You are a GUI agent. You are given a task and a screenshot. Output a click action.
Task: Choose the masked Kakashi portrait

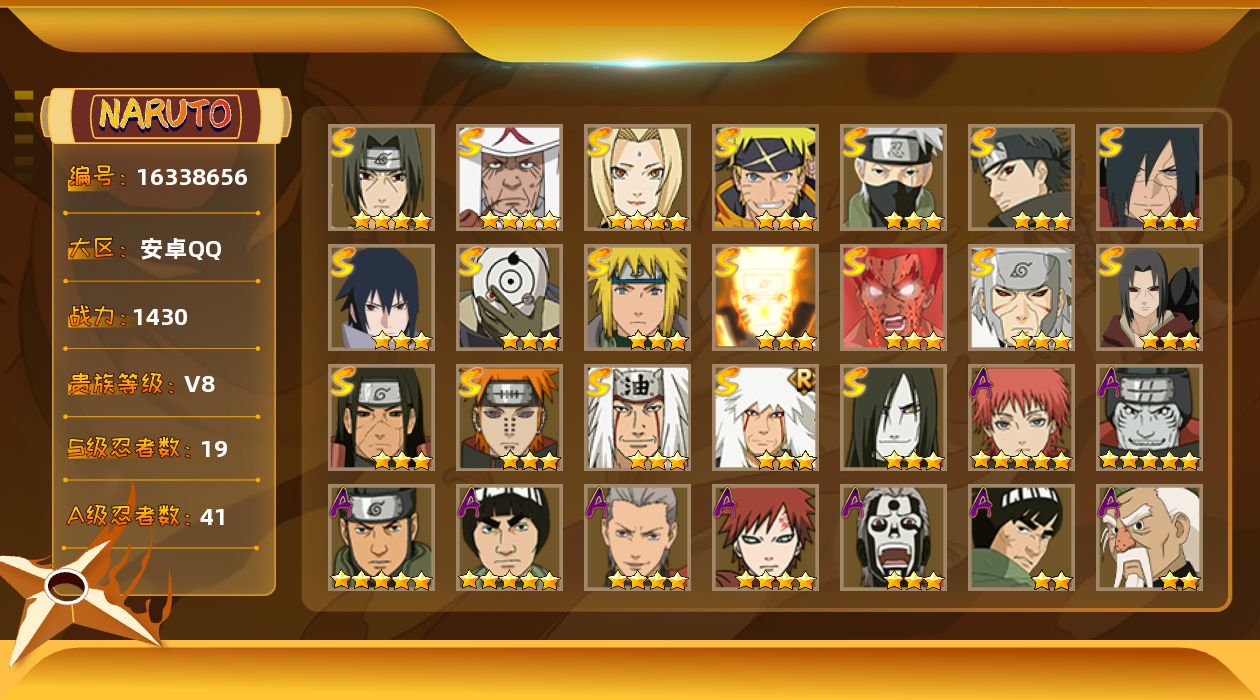(x=893, y=178)
